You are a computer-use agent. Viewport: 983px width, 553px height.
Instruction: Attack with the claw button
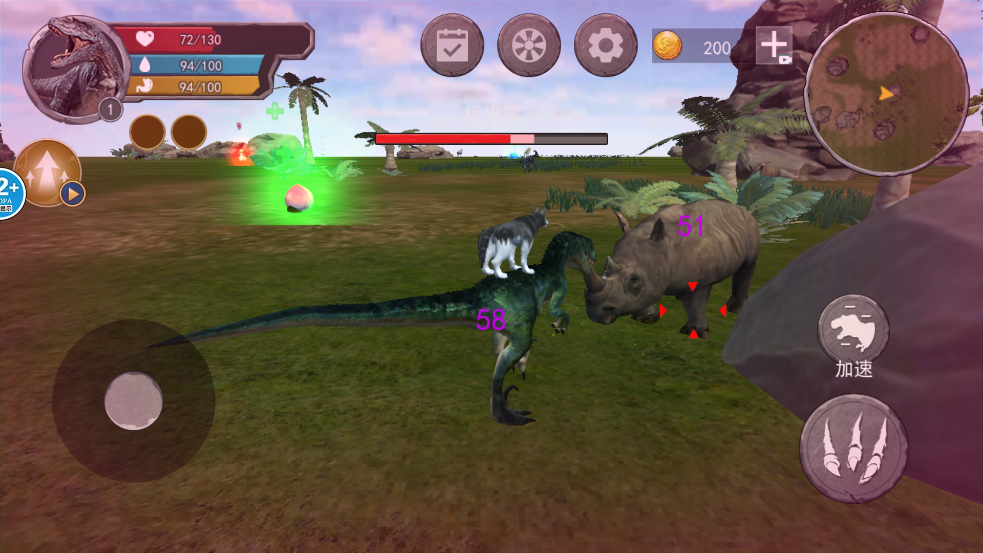point(853,448)
